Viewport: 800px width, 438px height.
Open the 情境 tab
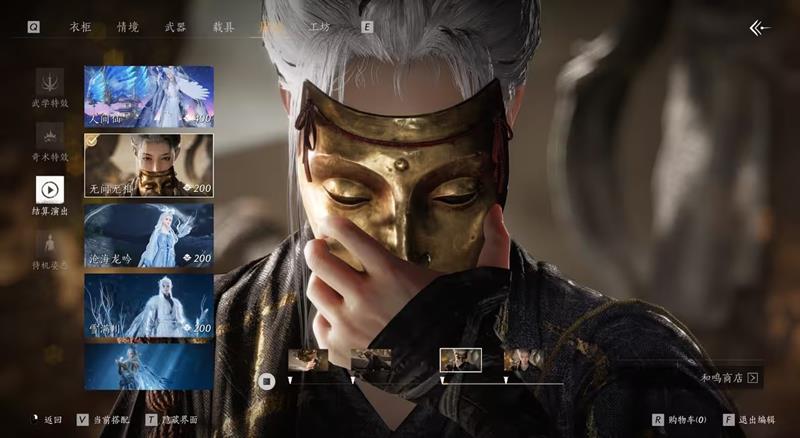tap(128, 27)
